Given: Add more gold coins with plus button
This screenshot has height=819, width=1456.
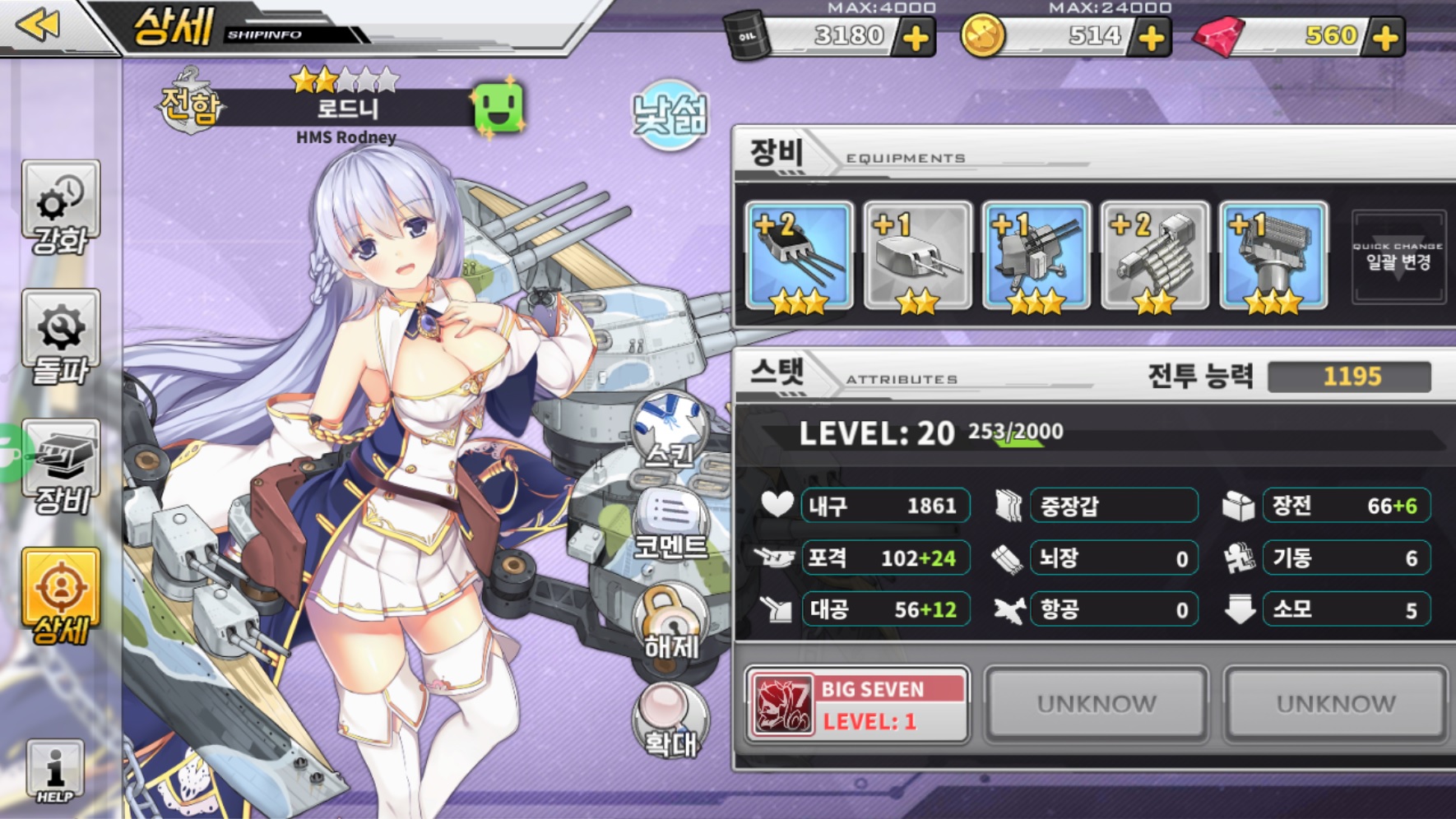Looking at the screenshot, I should (1151, 38).
